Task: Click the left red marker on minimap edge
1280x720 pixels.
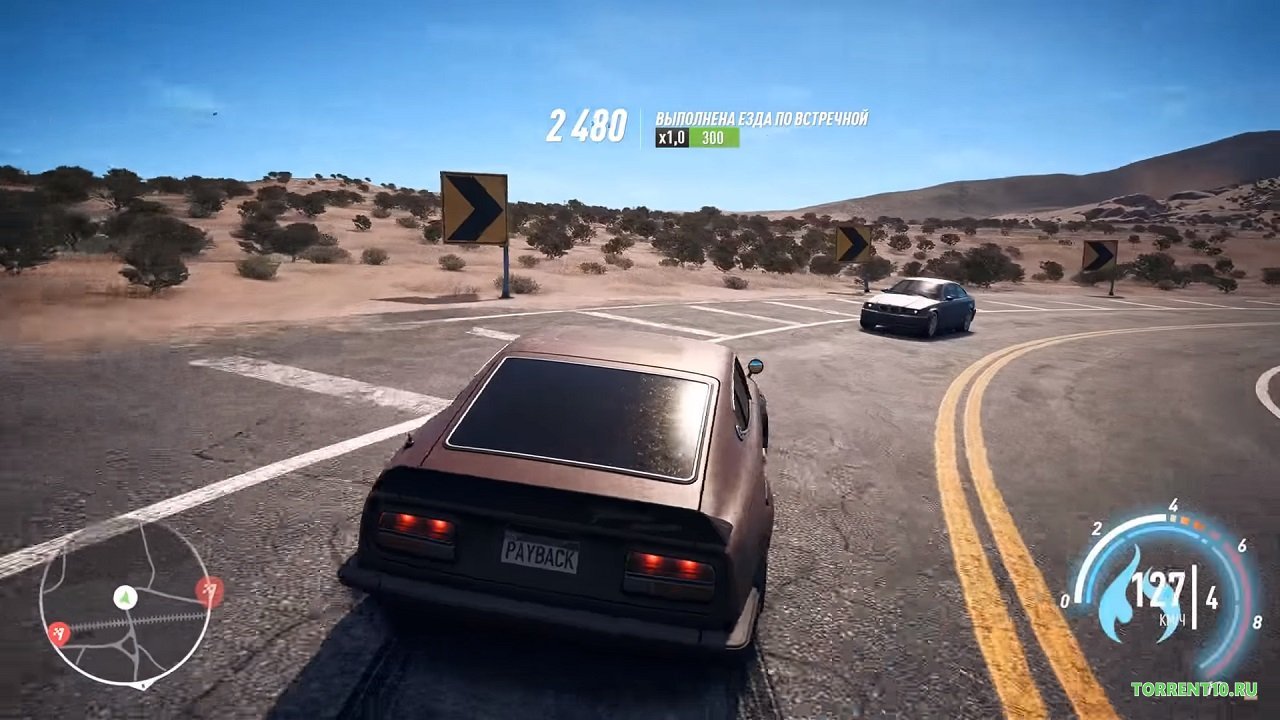Action: click(61, 632)
